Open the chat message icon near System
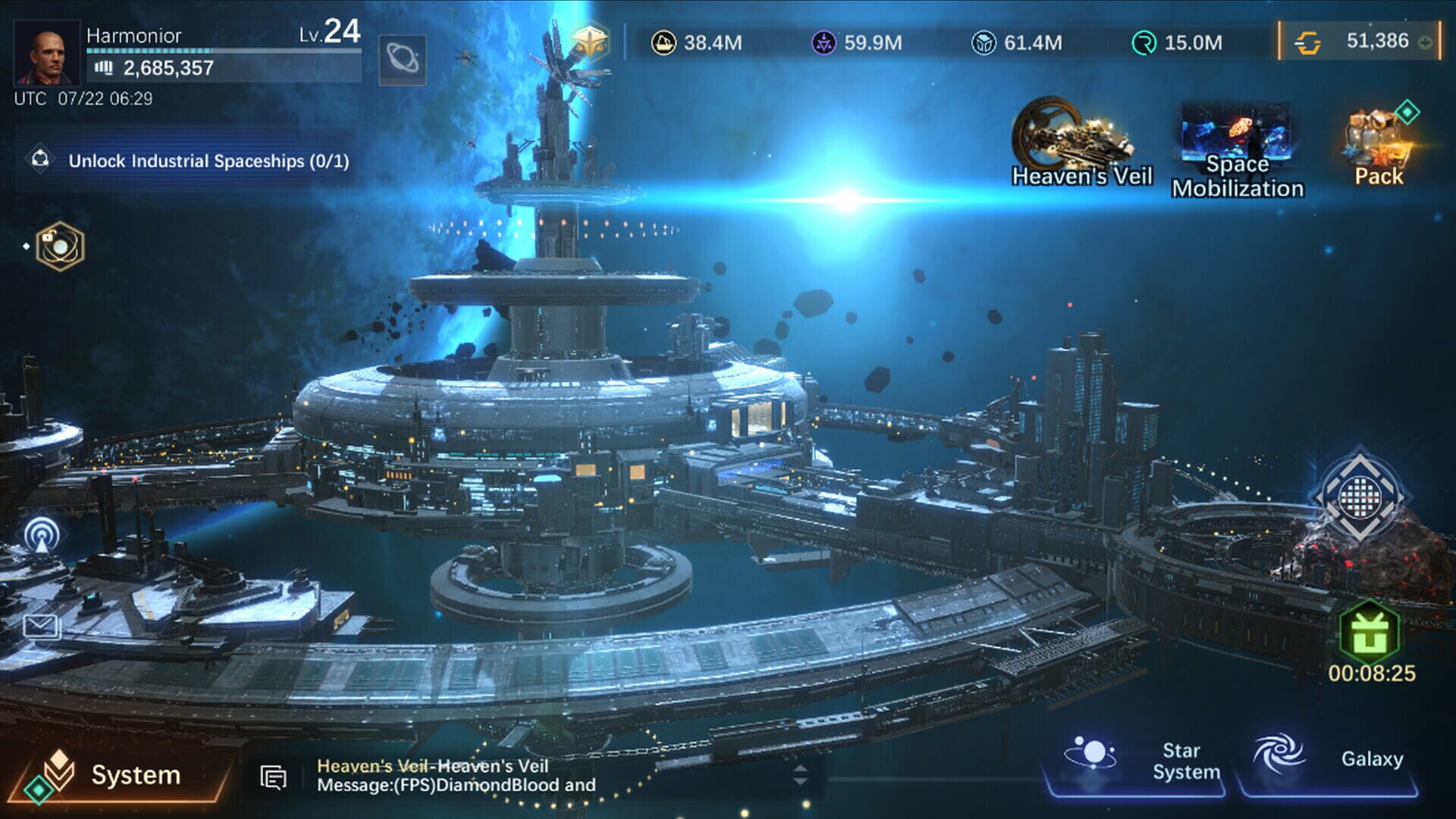Viewport: 1456px width, 819px height. (273, 777)
